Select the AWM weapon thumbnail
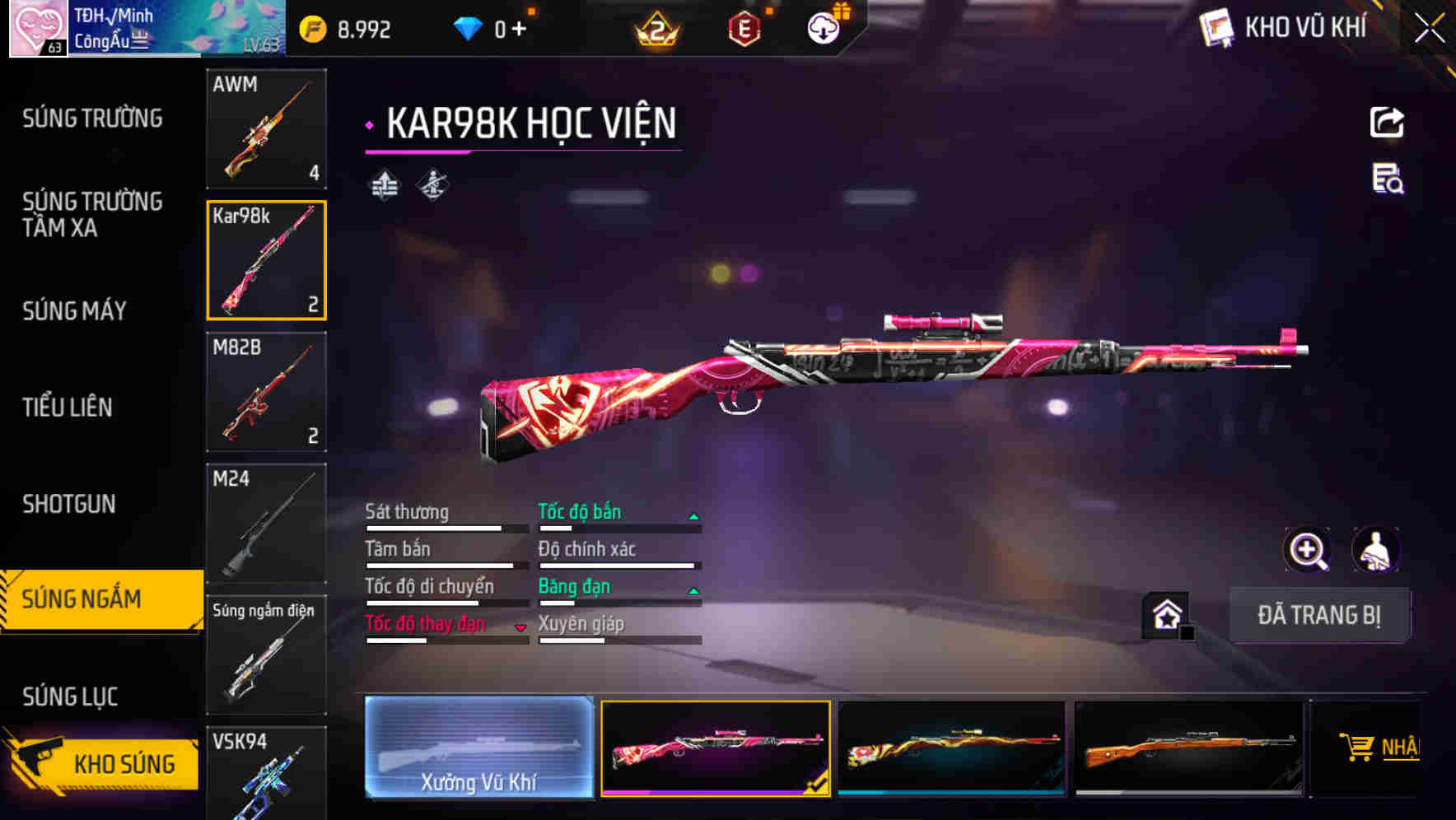1456x820 pixels. pos(267,129)
